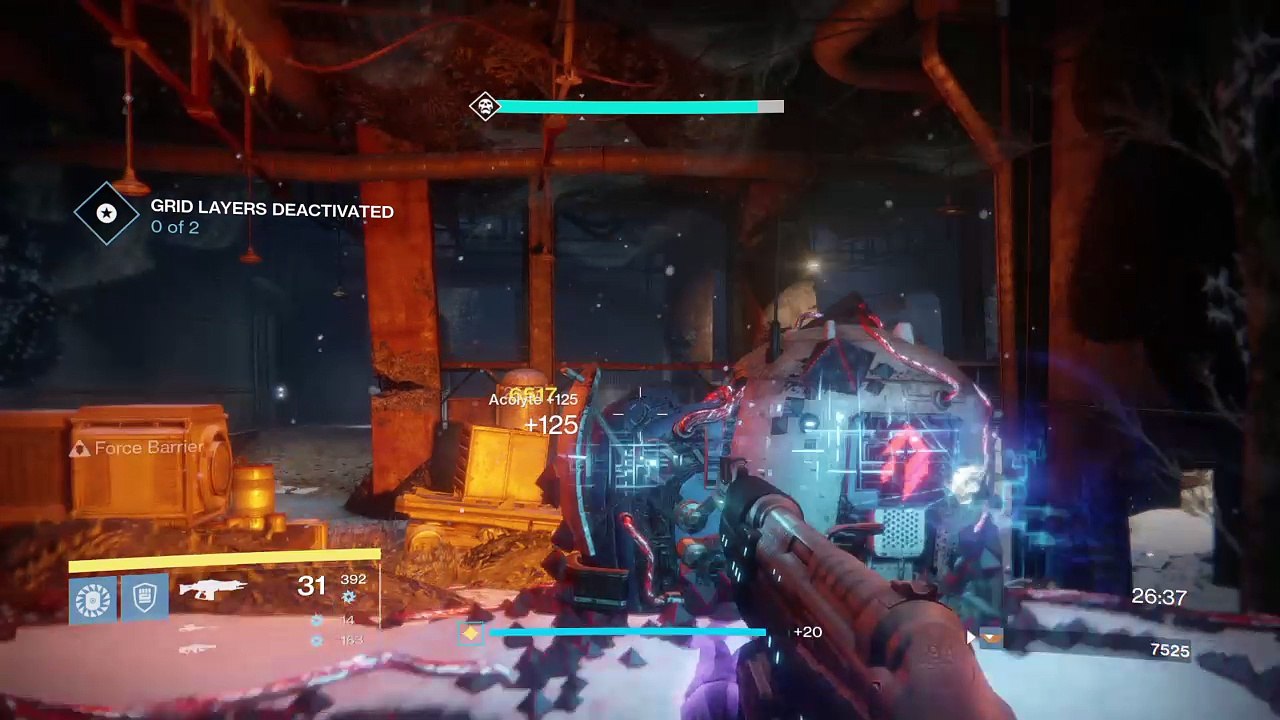Activate the grenade ability icon

pyautogui.click(x=93, y=600)
